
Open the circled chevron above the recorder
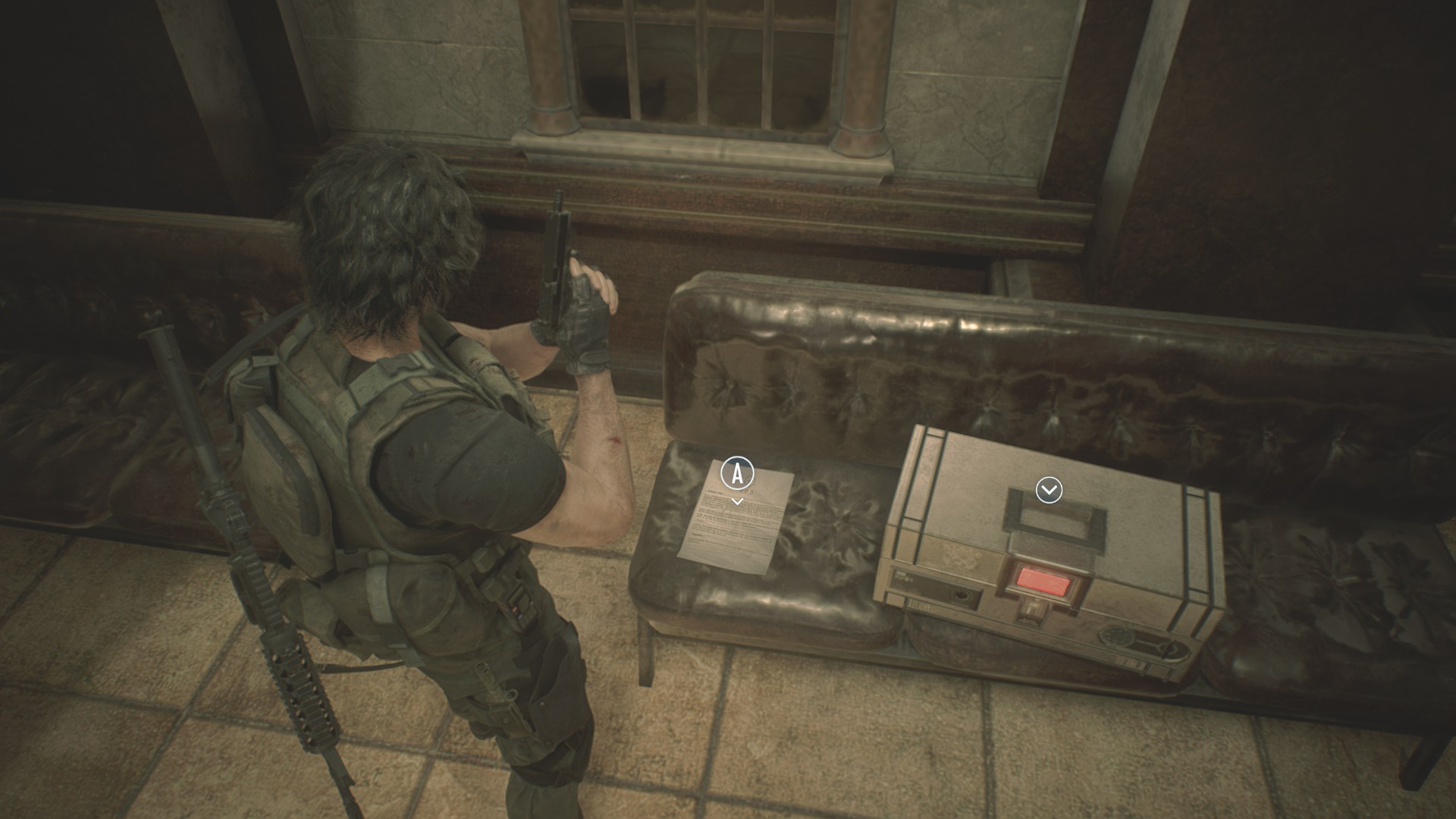1049,491
